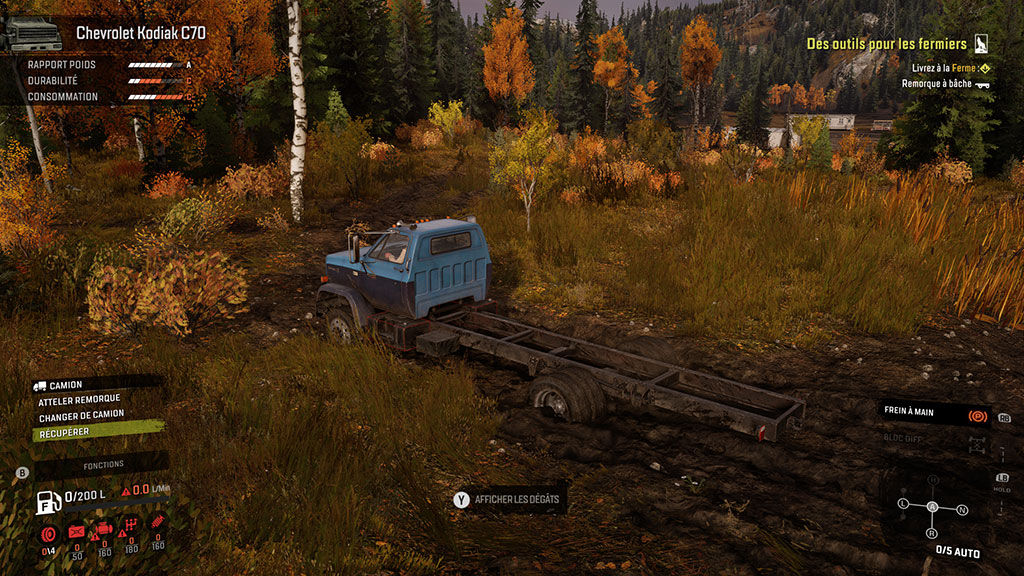Viewport: 1024px width, 576px height.
Task: Open the Fonctions panel
Action: tap(103, 465)
